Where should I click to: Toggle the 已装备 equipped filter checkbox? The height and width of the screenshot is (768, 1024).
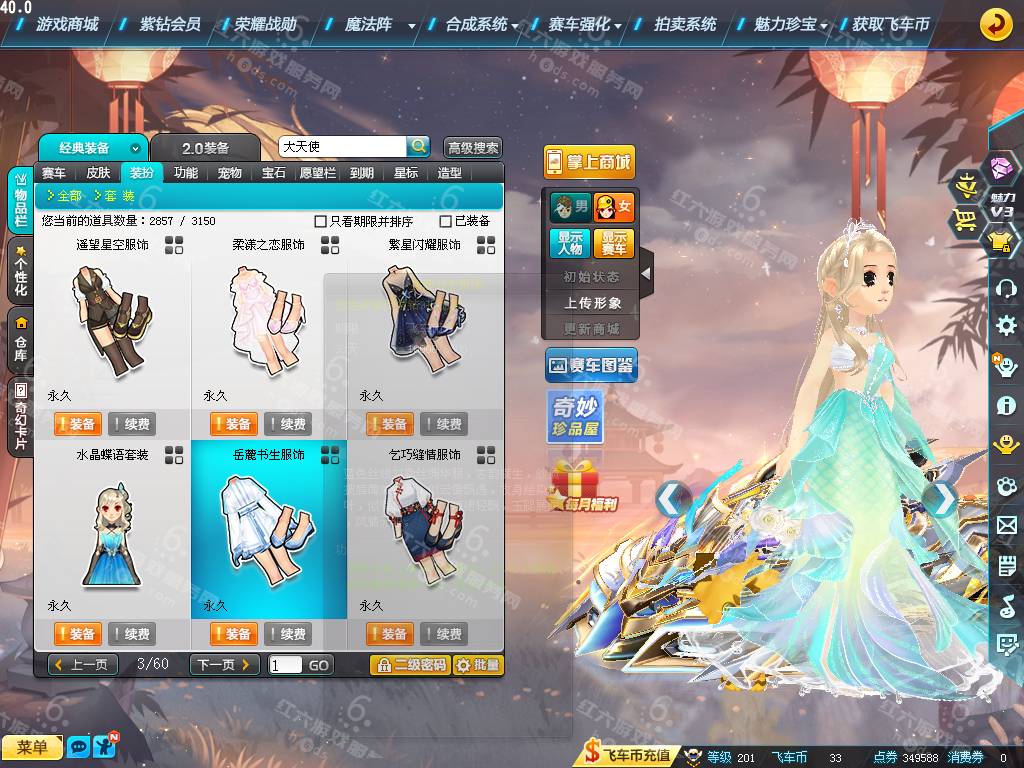point(446,221)
